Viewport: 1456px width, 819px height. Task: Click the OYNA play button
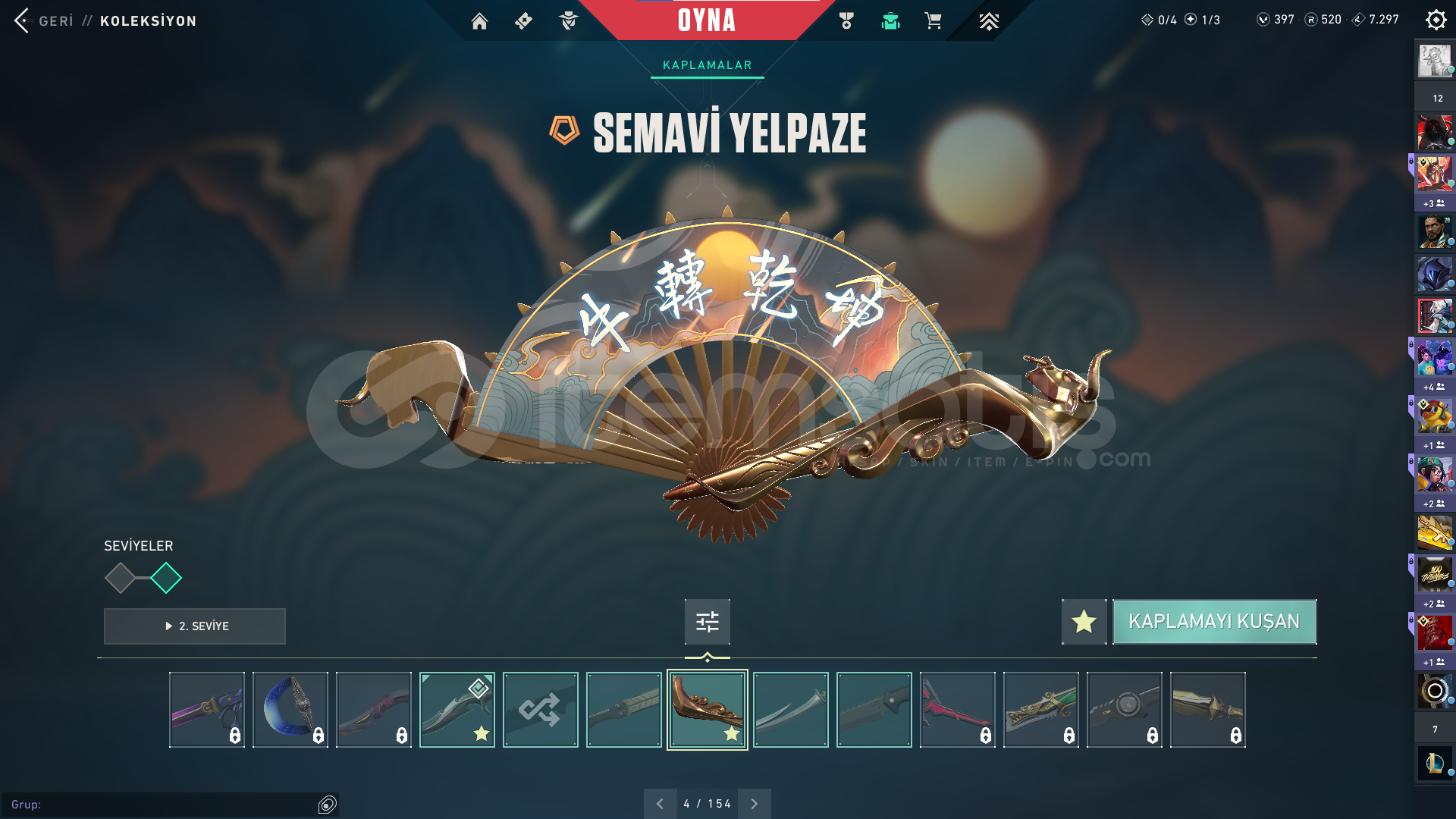pyautogui.click(x=706, y=20)
